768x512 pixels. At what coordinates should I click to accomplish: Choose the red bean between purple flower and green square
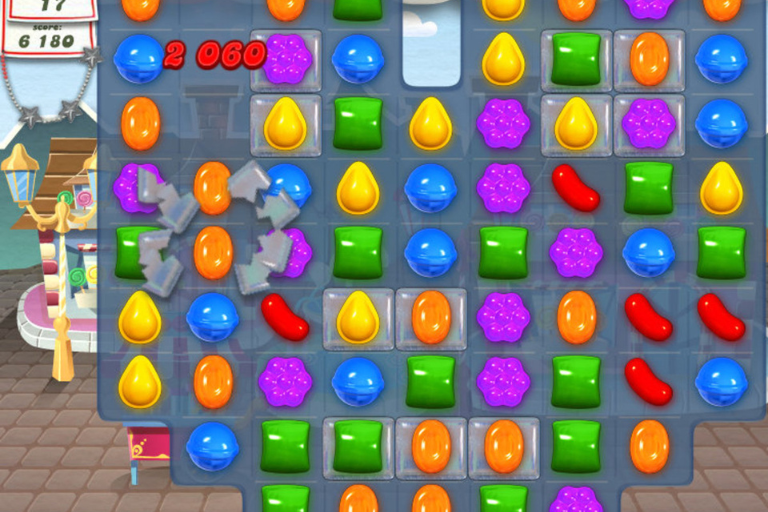click(576, 187)
